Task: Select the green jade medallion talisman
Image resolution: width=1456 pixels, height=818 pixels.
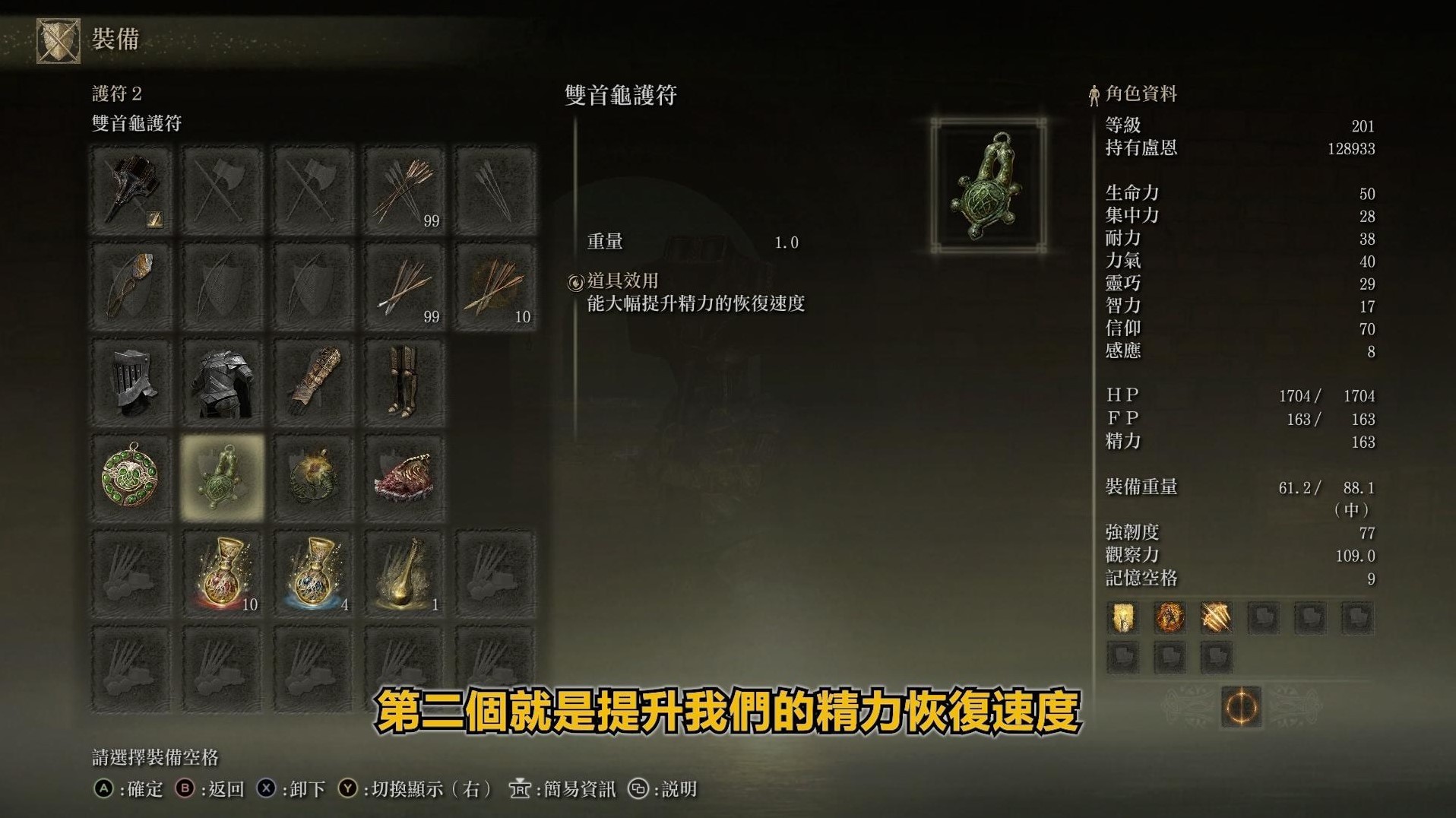Action: pyautogui.click(x=132, y=477)
